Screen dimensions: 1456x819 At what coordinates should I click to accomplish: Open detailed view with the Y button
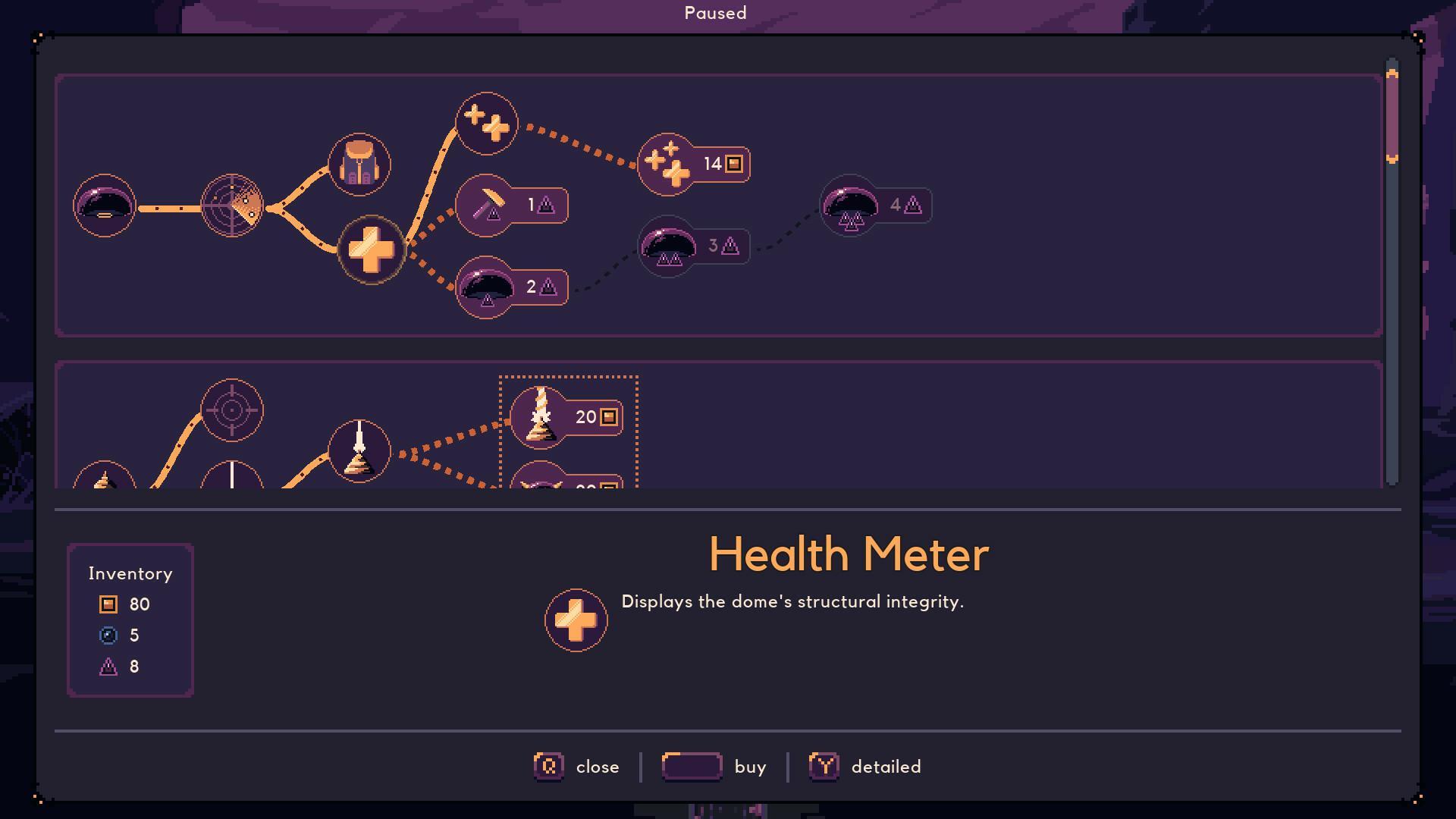[823, 767]
